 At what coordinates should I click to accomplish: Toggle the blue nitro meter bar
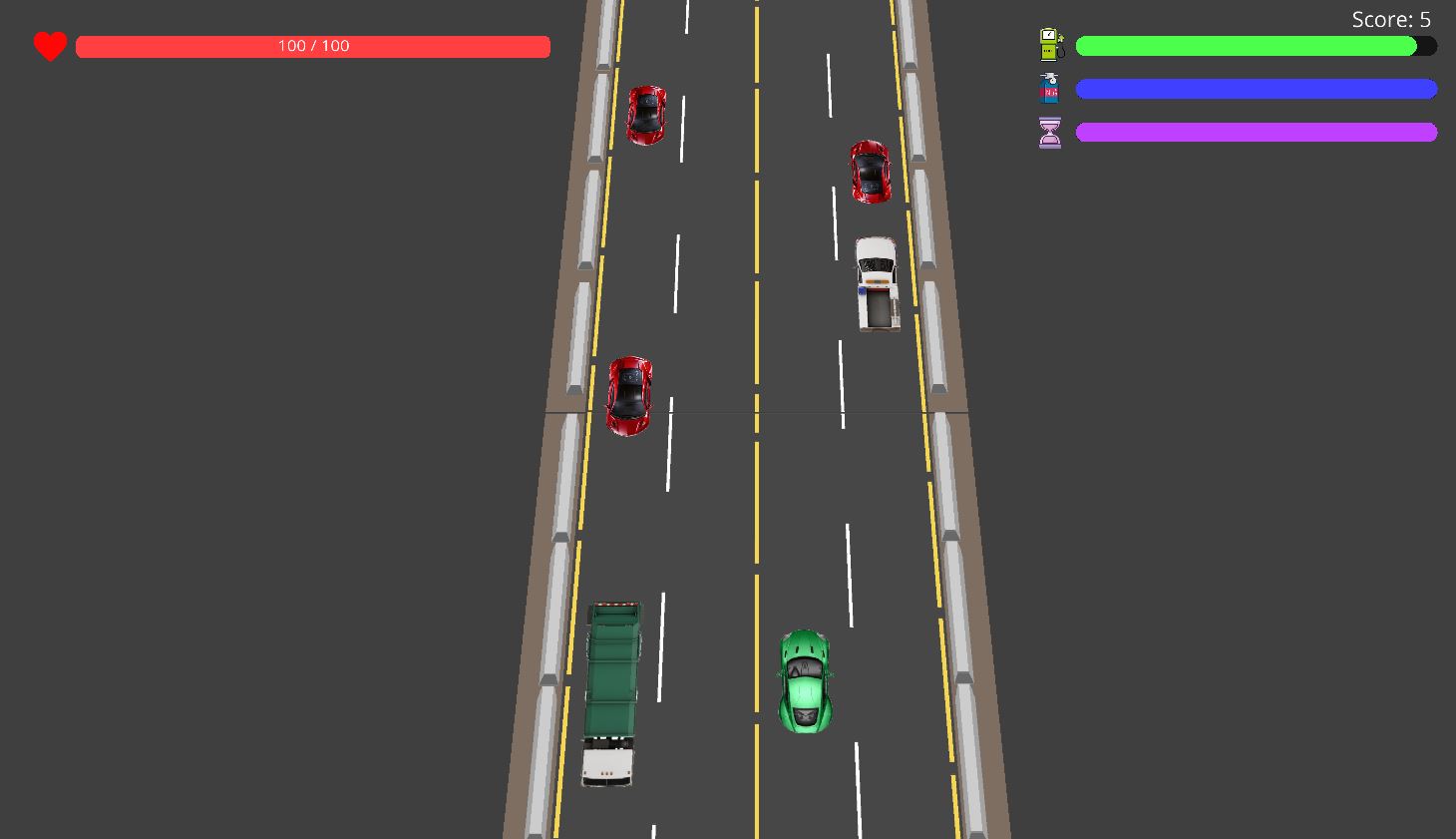[1256, 89]
